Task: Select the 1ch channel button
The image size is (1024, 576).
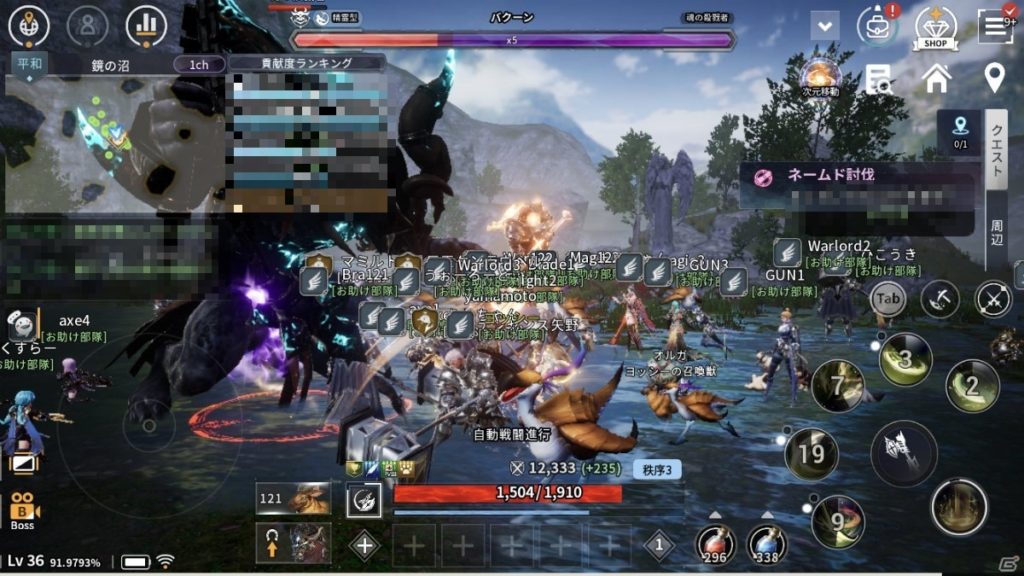Action: tap(199, 64)
